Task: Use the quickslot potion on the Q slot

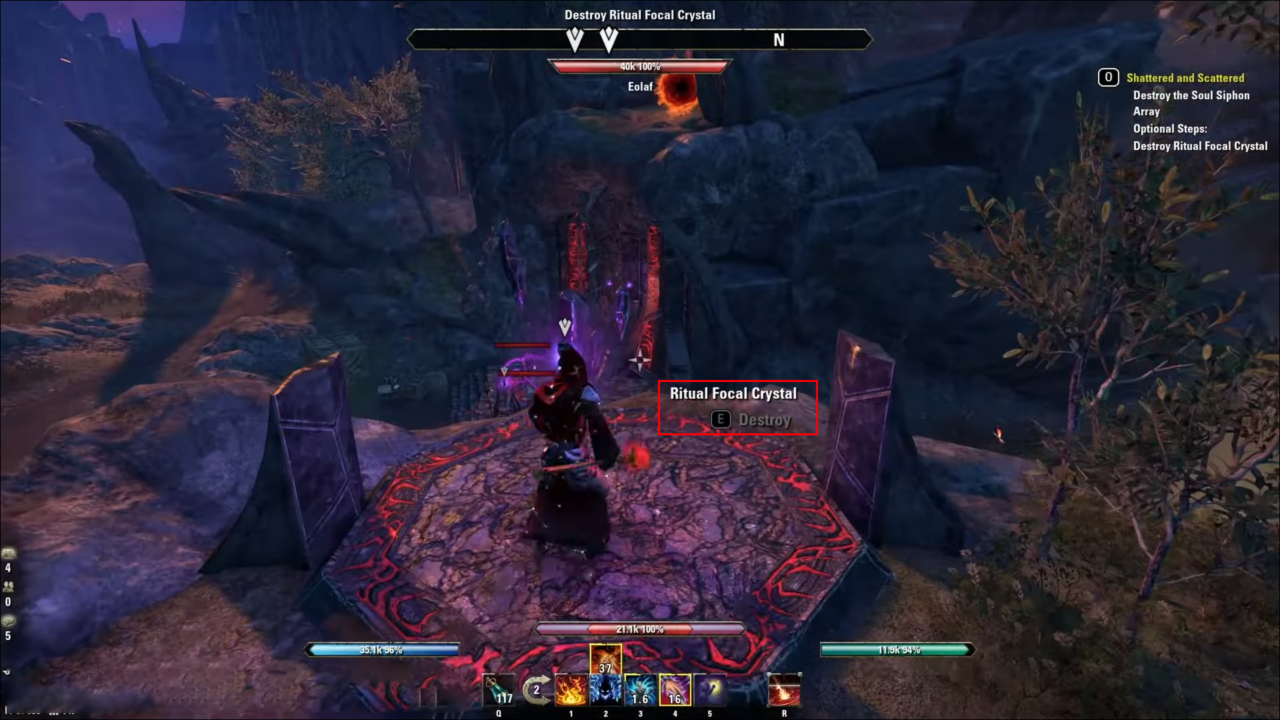Action: click(499, 690)
